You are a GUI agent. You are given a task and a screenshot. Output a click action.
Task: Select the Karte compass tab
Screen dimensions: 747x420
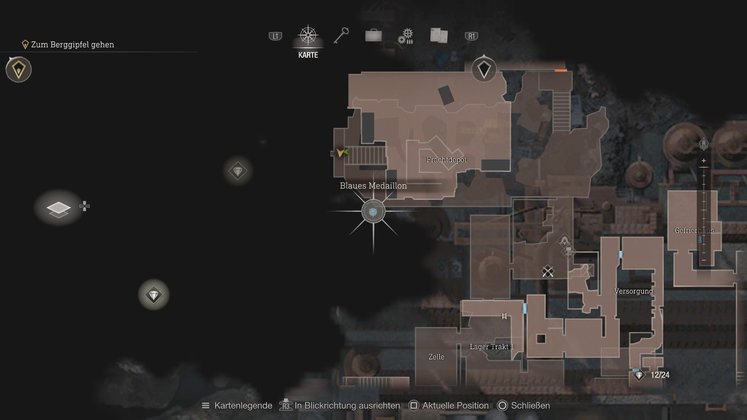[308, 38]
